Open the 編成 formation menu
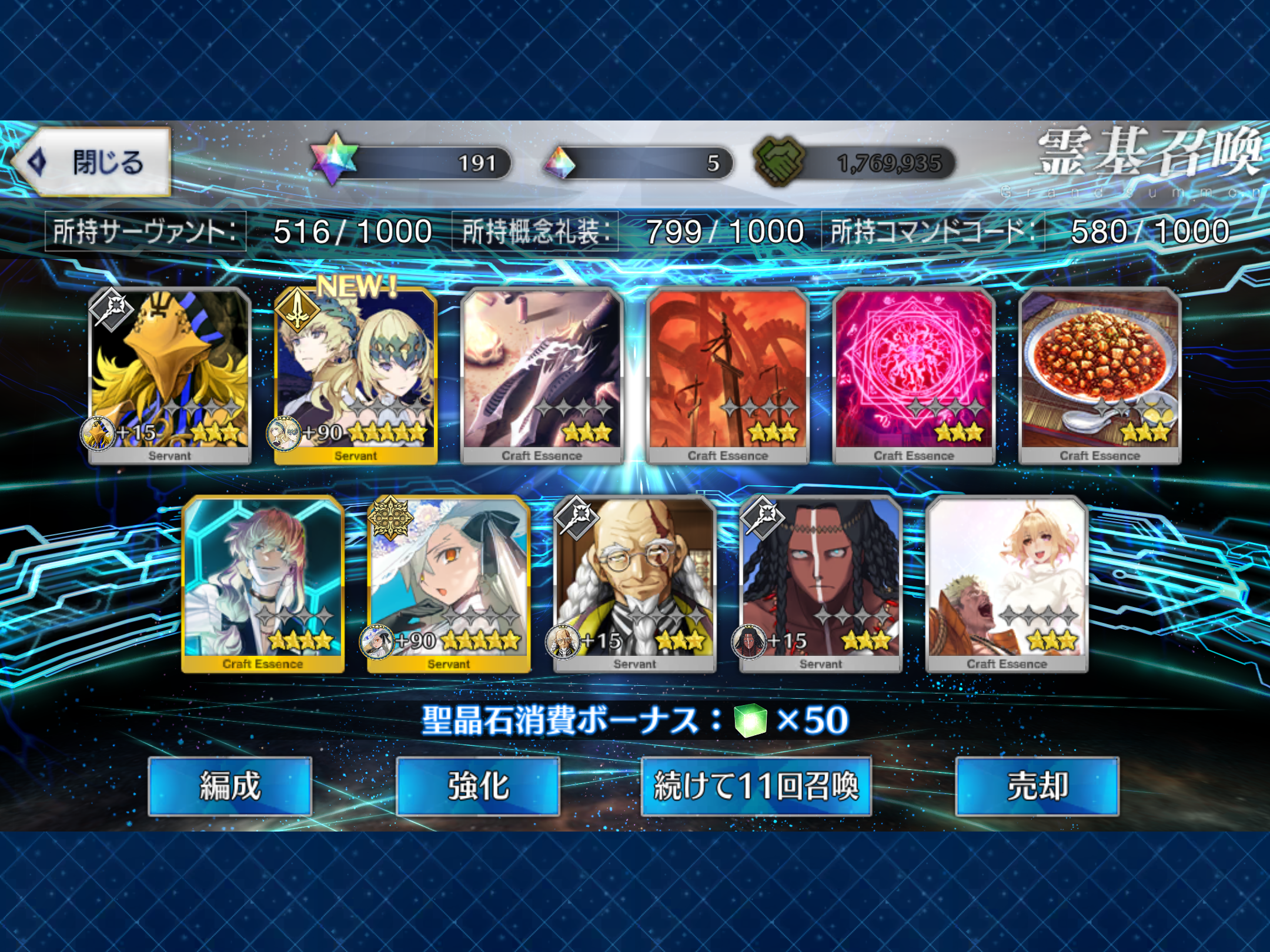1270x952 pixels. tap(230, 786)
